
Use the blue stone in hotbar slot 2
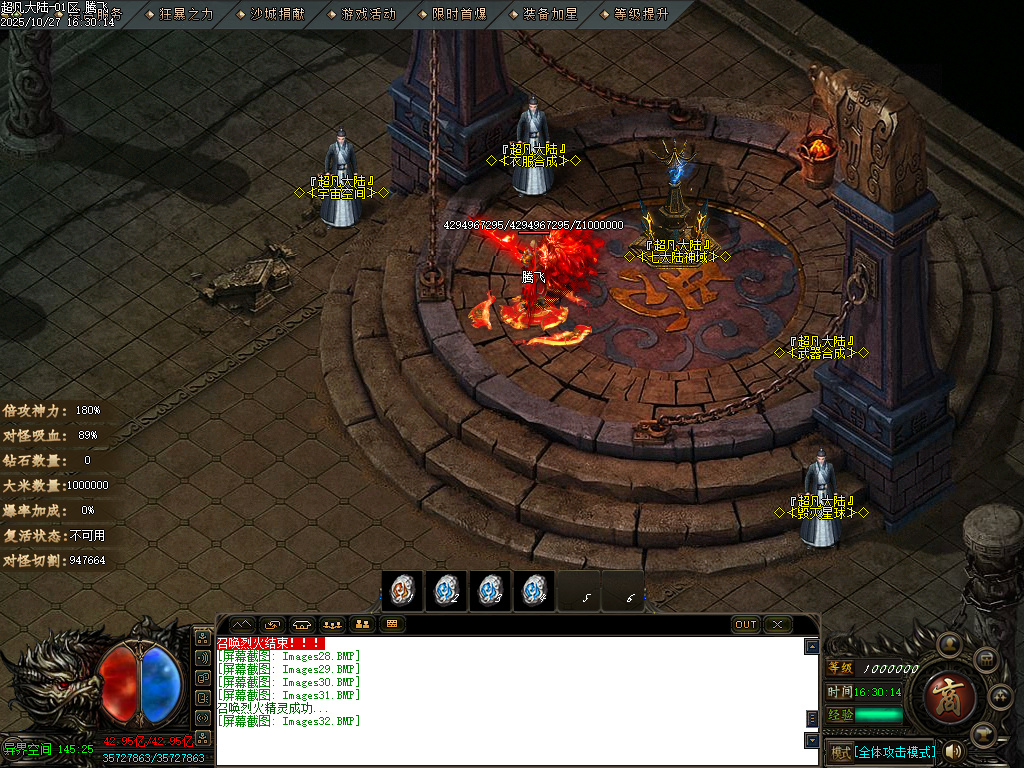446,591
